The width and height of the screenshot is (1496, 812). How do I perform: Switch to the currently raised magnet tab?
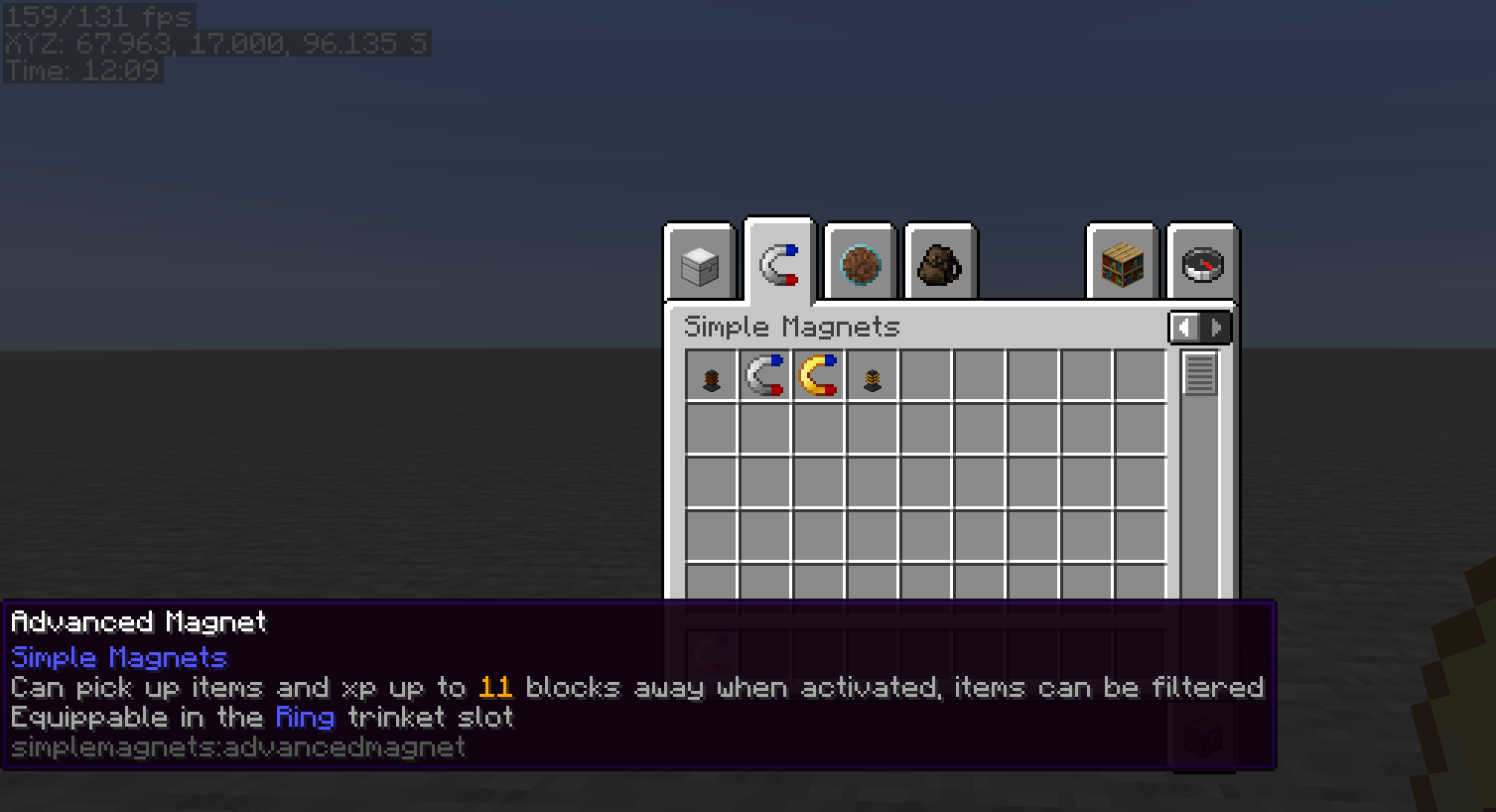pos(778,260)
